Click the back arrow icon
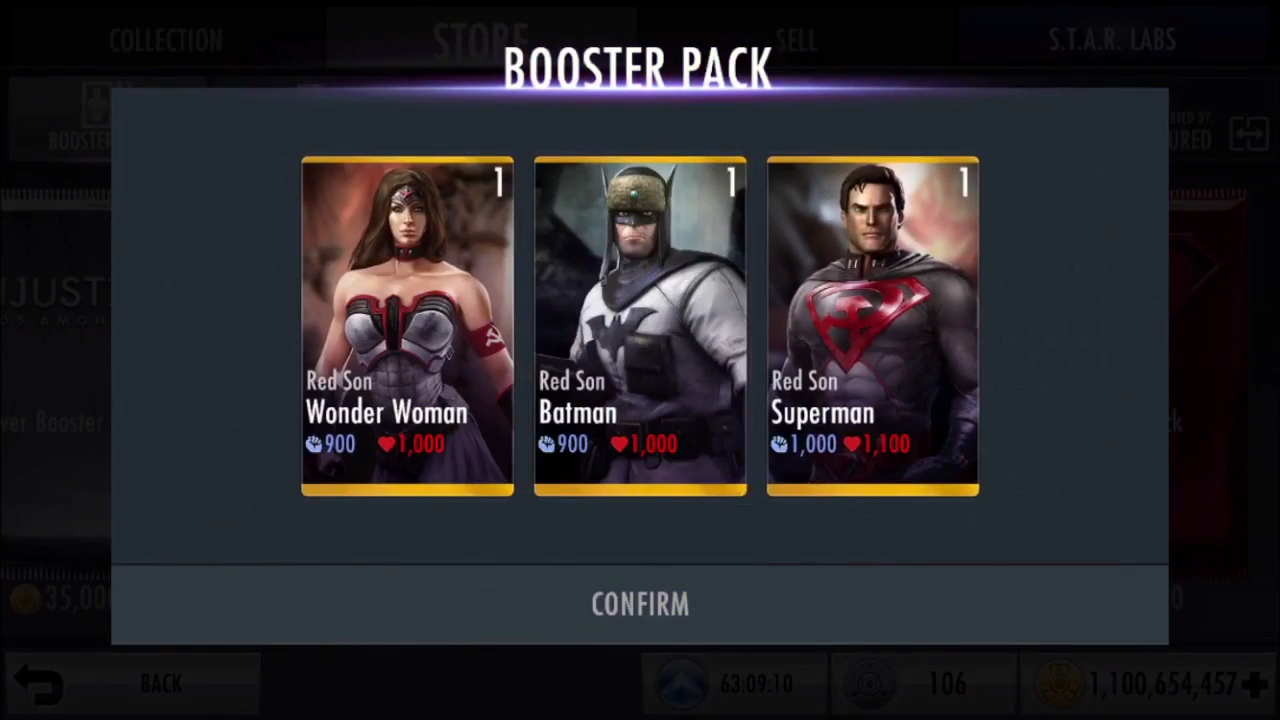 pyautogui.click(x=37, y=681)
